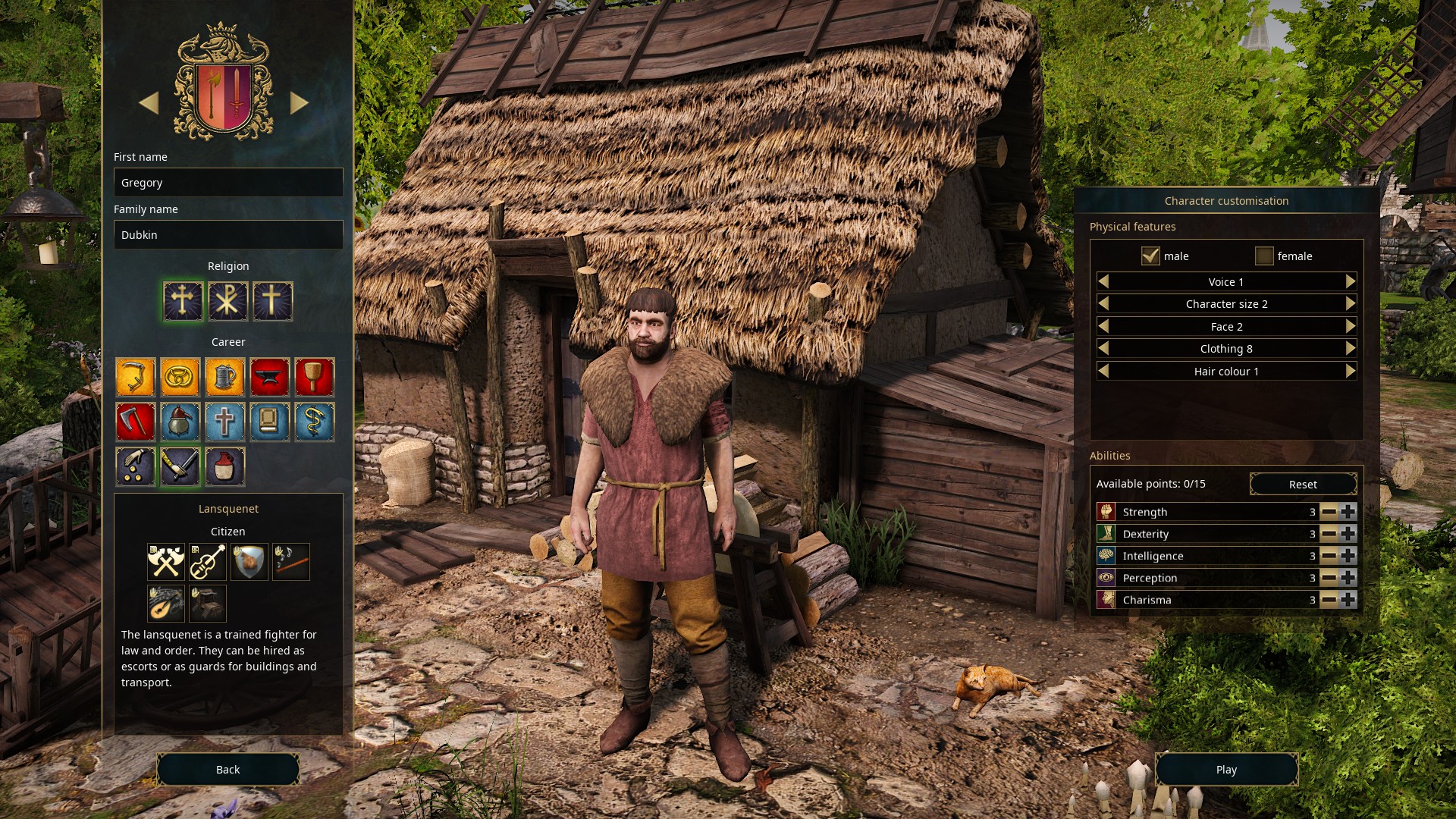The width and height of the screenshot is (1456, 819).
Task: Choose the previous Face option
Action: tap(1103, 326)
